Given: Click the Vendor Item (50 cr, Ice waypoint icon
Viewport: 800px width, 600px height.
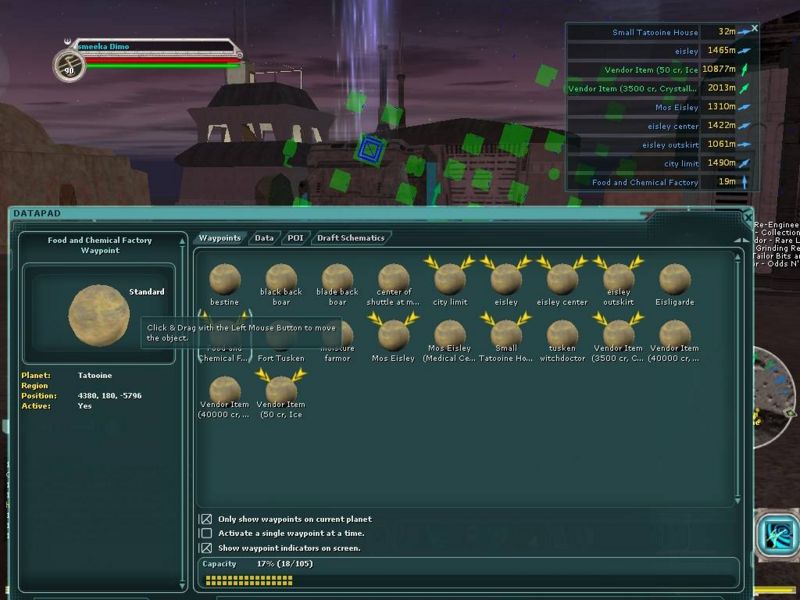Looking at the screenshot, I should tap(281, 391).
